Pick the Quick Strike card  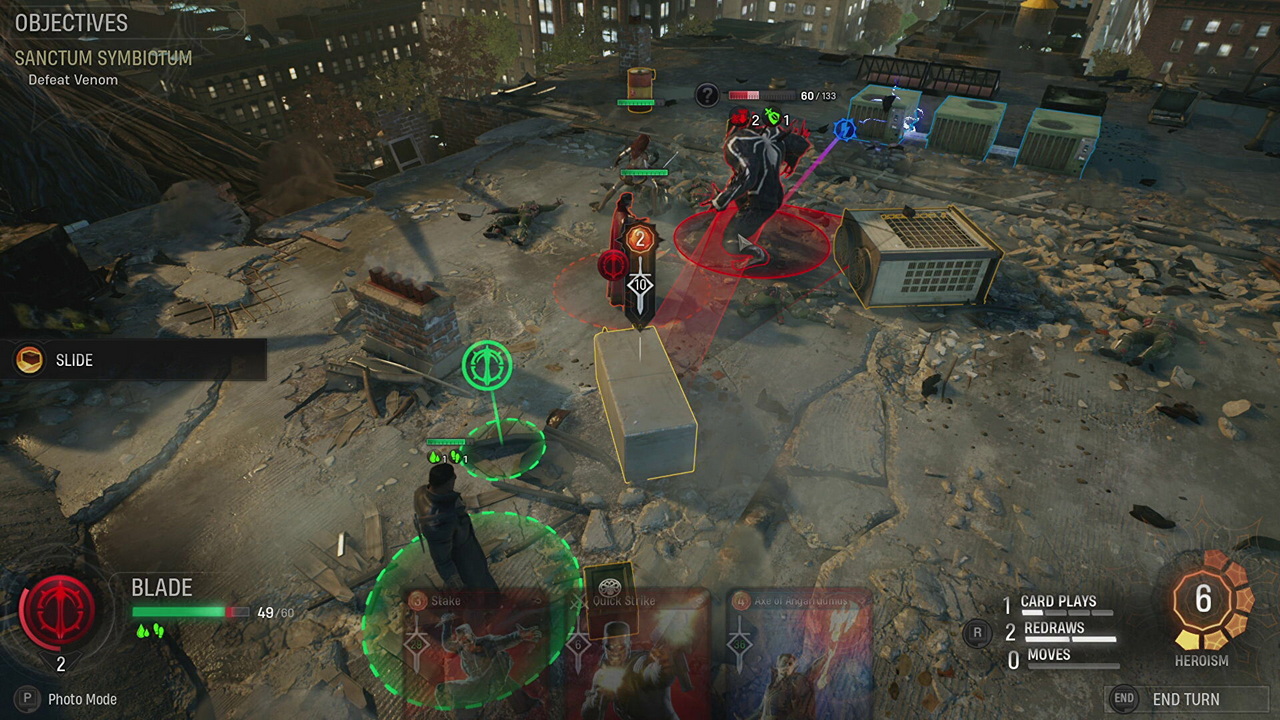point(640,655)
